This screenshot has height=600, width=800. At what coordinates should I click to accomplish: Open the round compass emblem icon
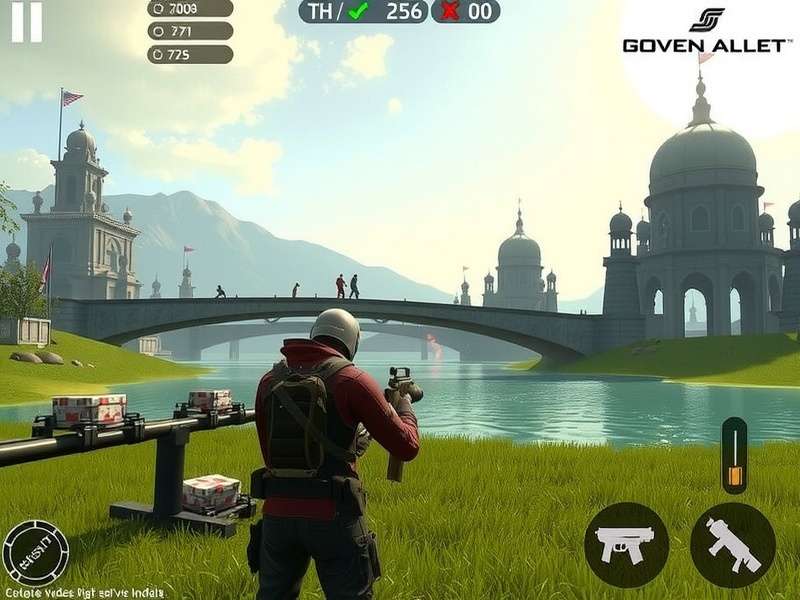(x=35, y=553)
